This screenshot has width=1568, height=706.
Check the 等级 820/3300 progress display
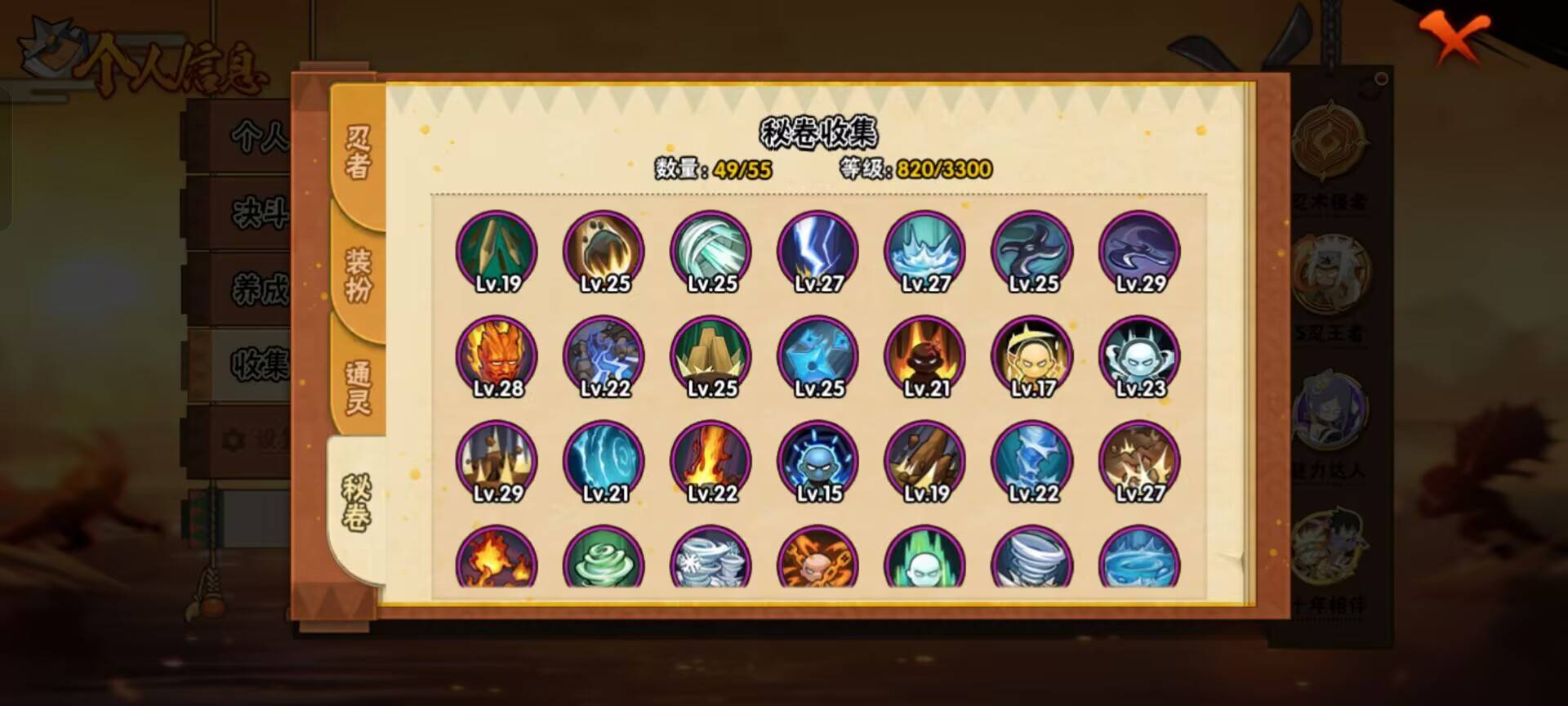[915, 169]
